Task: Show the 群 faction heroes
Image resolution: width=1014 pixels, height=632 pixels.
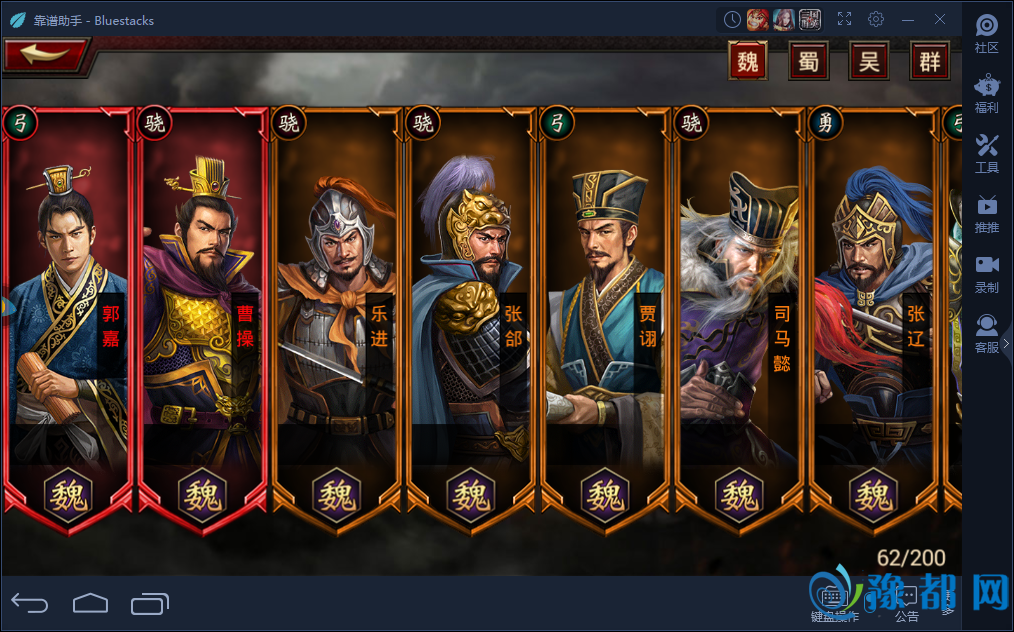Action: point(930,62)
